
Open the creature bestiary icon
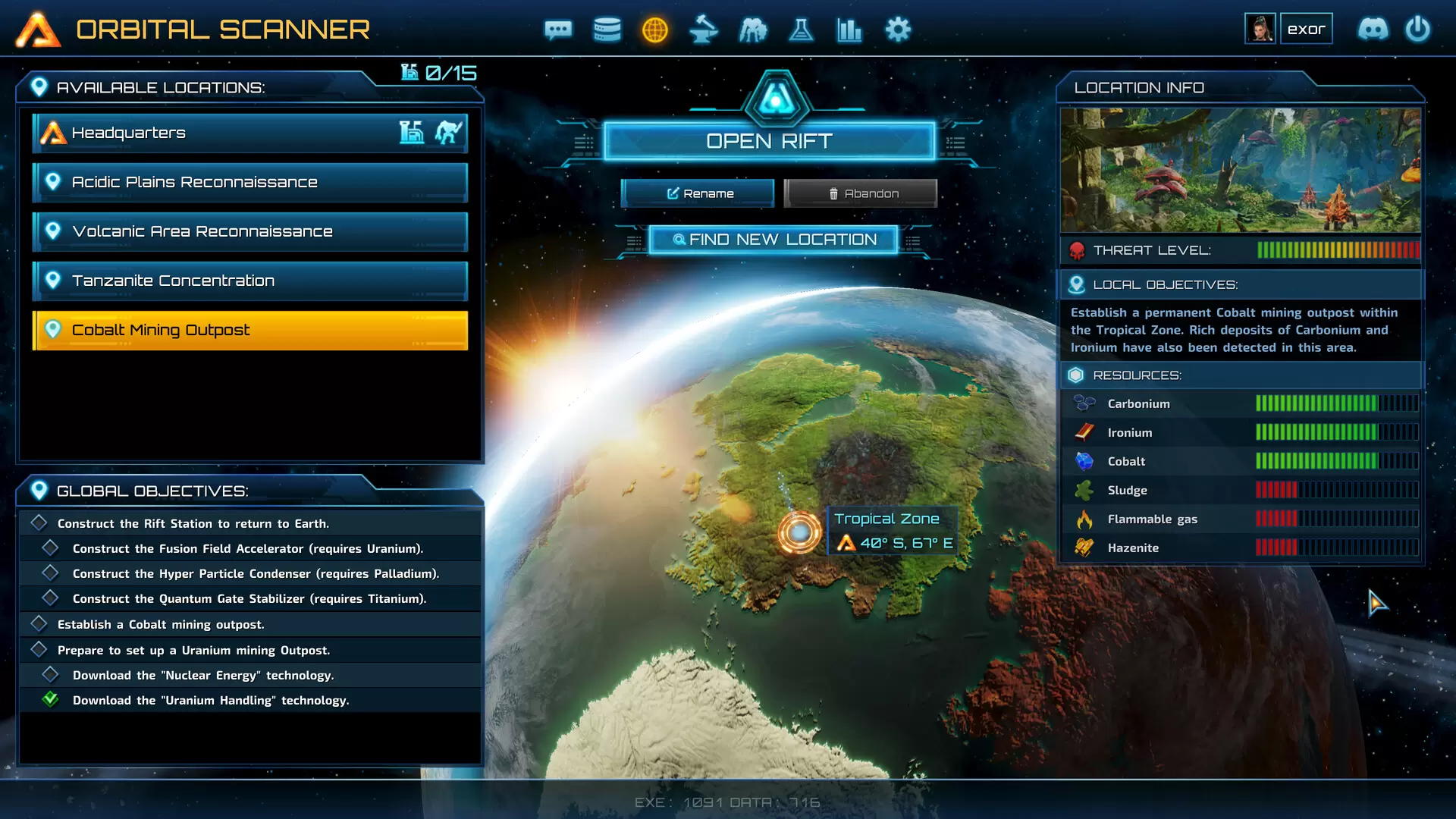753,30
